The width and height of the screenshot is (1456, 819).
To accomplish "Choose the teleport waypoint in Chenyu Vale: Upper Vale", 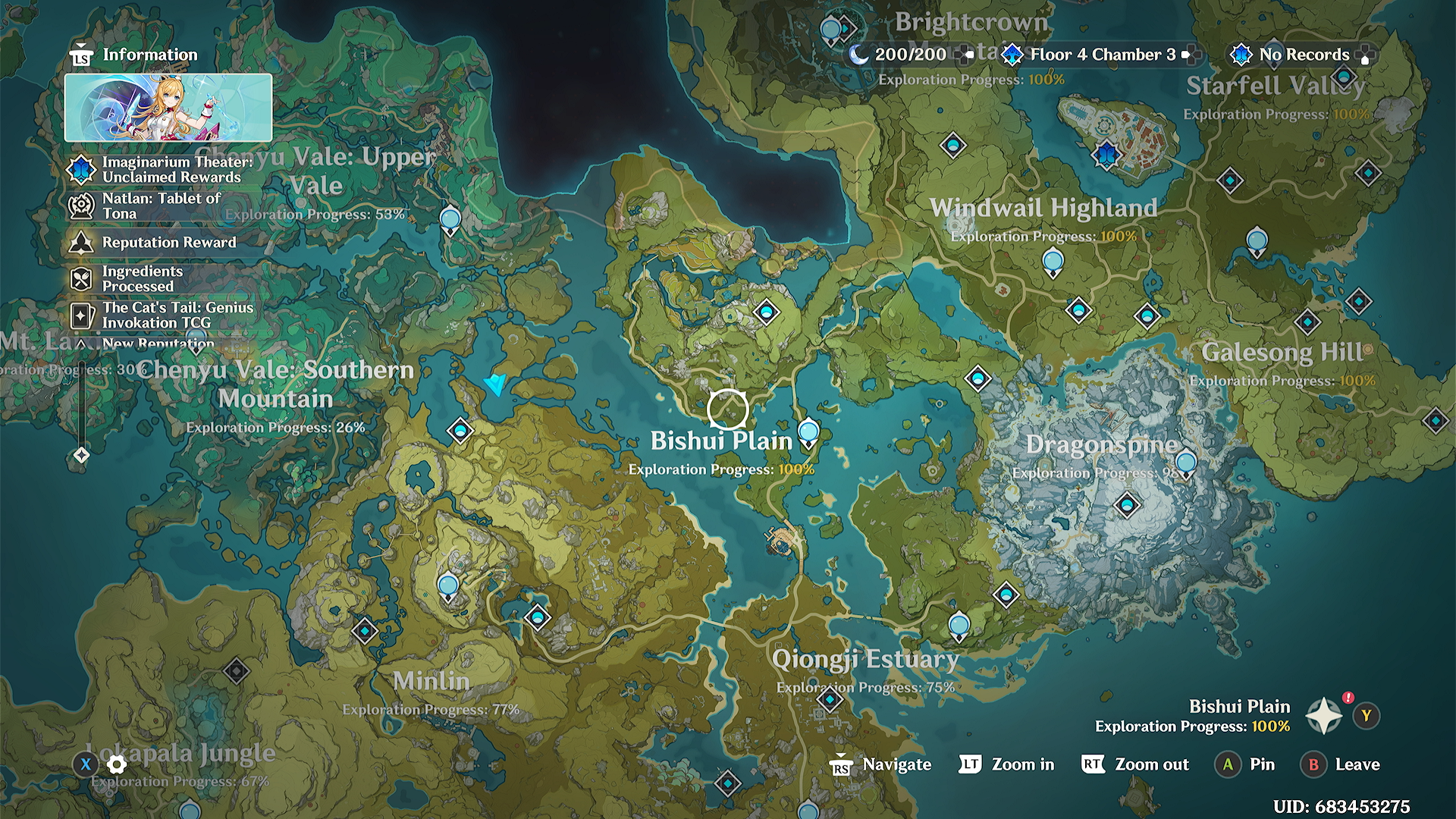I will [x=450, y=220].
